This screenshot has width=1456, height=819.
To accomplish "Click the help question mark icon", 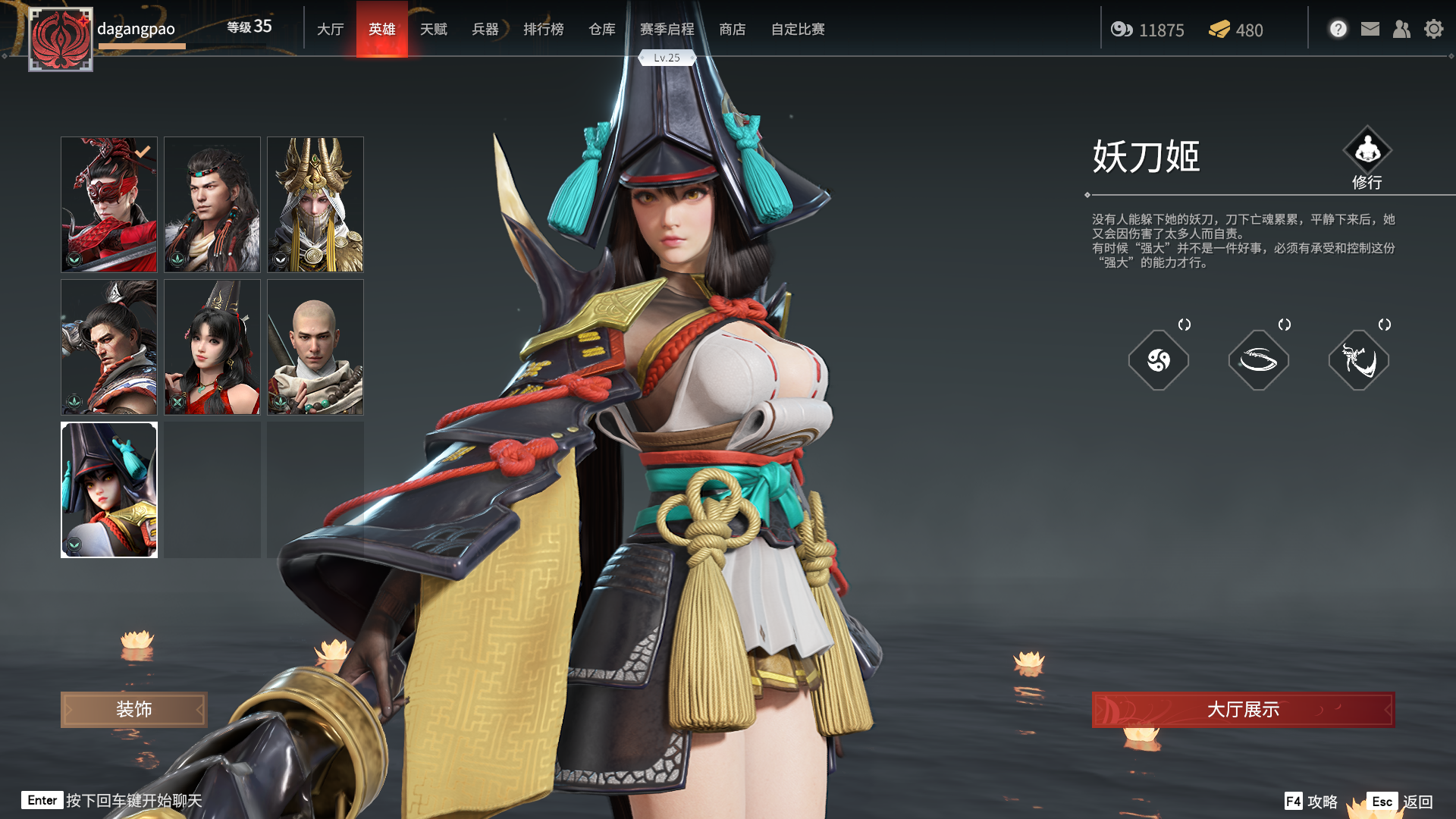I will (1338, 28).
